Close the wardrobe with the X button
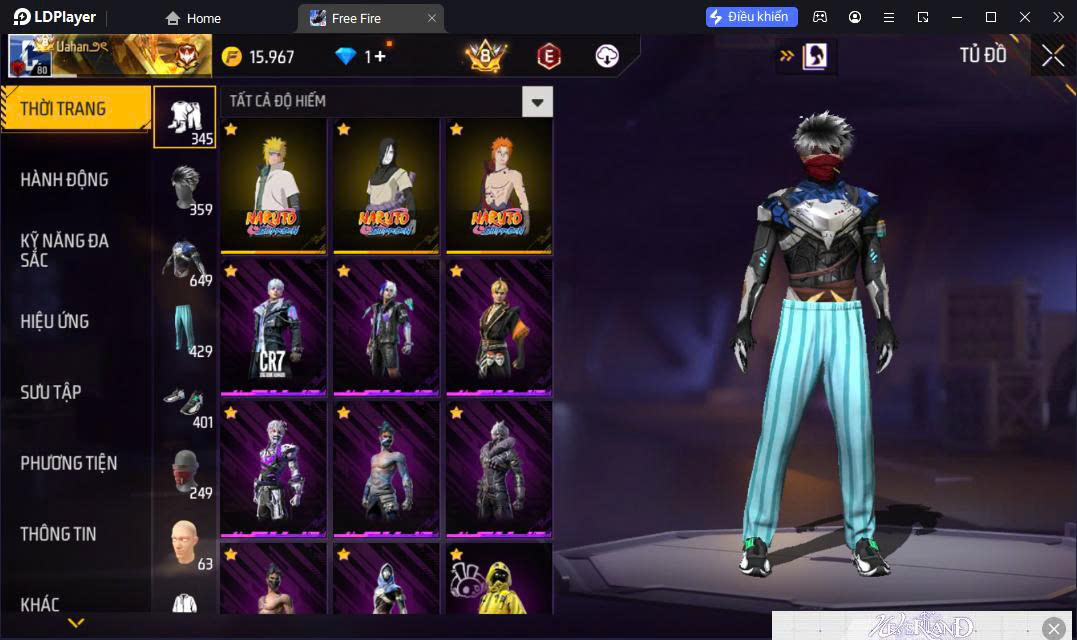This screenshot has width=1077, height=640. click(1052, 56)
